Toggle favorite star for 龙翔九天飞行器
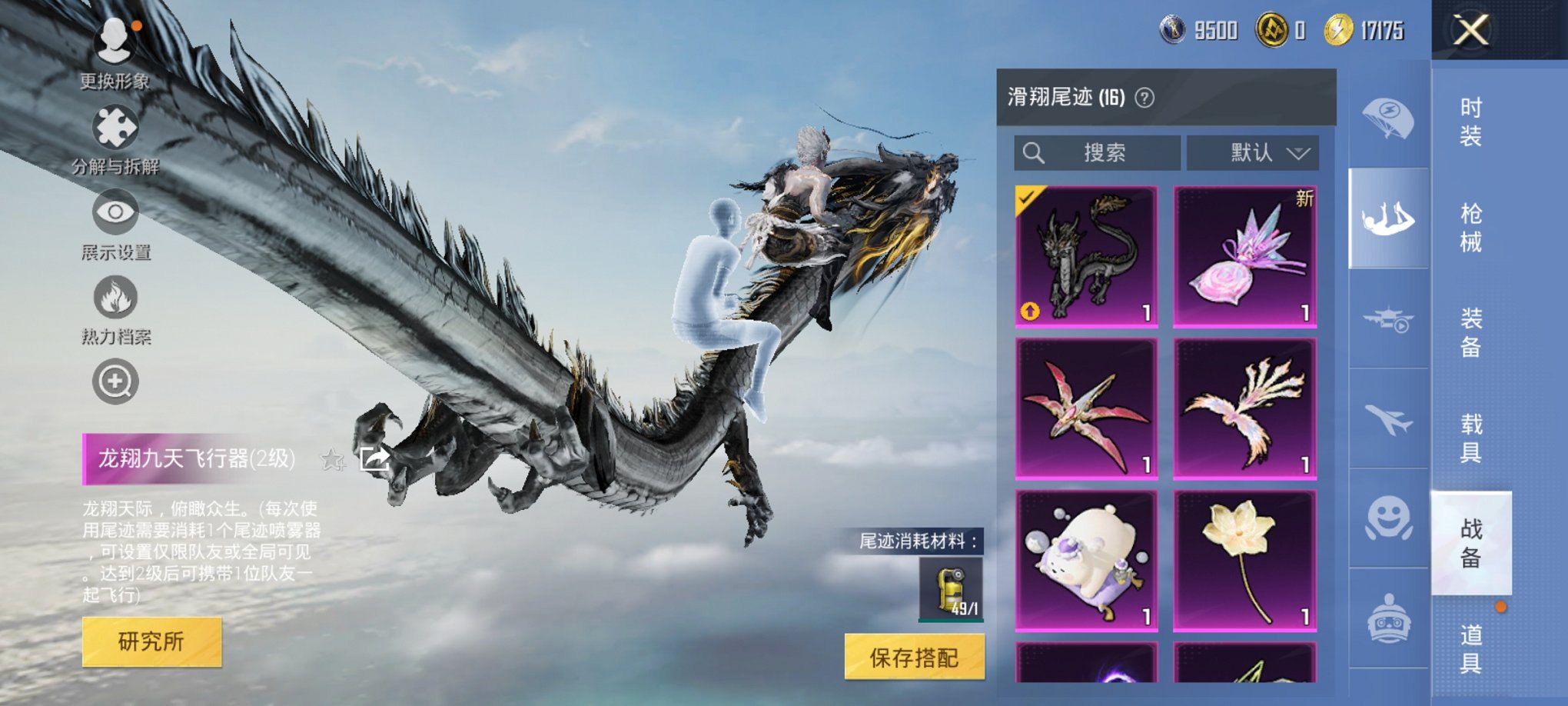The width and height of the screenshot is (1568, 706). coord(332,459)
